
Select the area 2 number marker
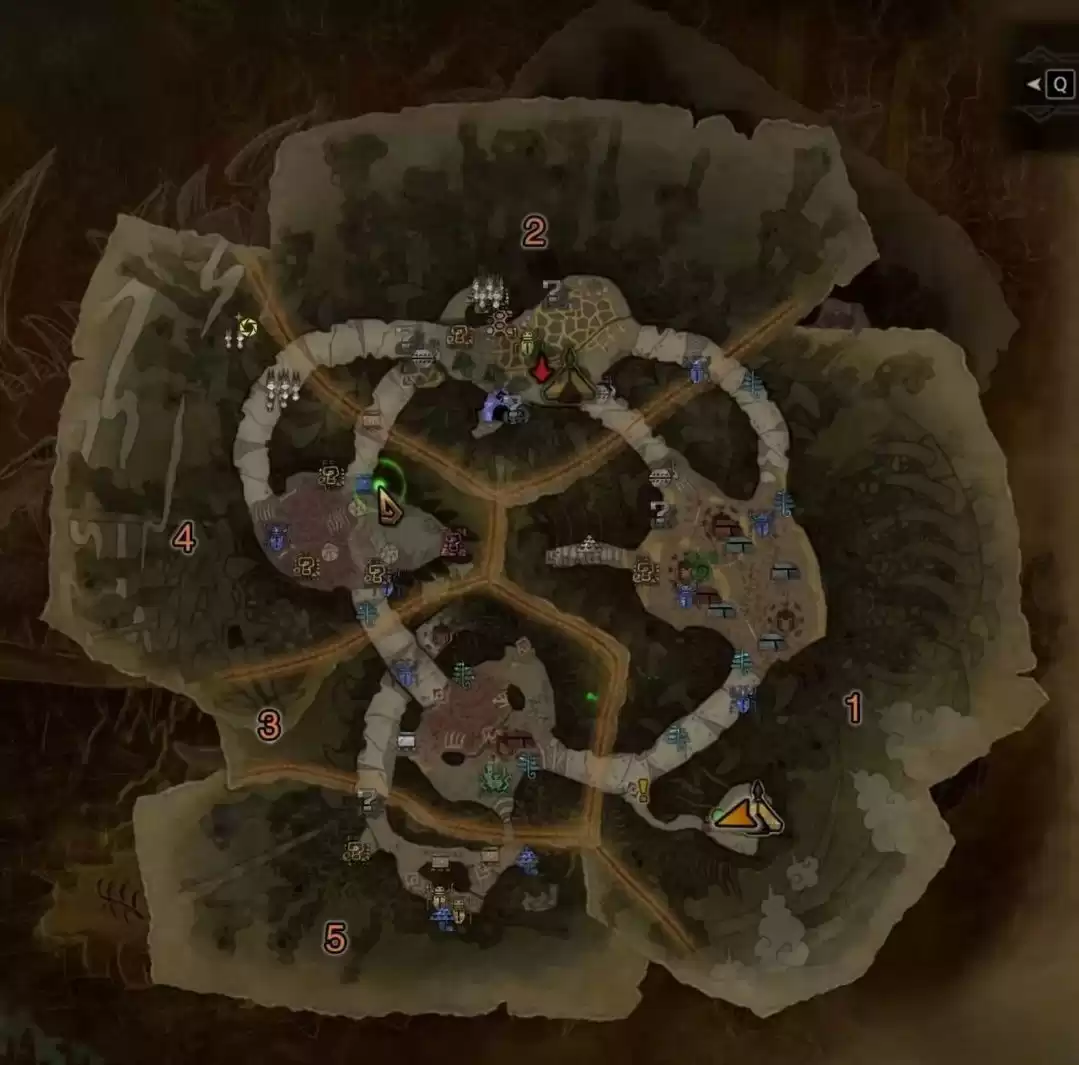pyautogui.click(x=535, y=233)
